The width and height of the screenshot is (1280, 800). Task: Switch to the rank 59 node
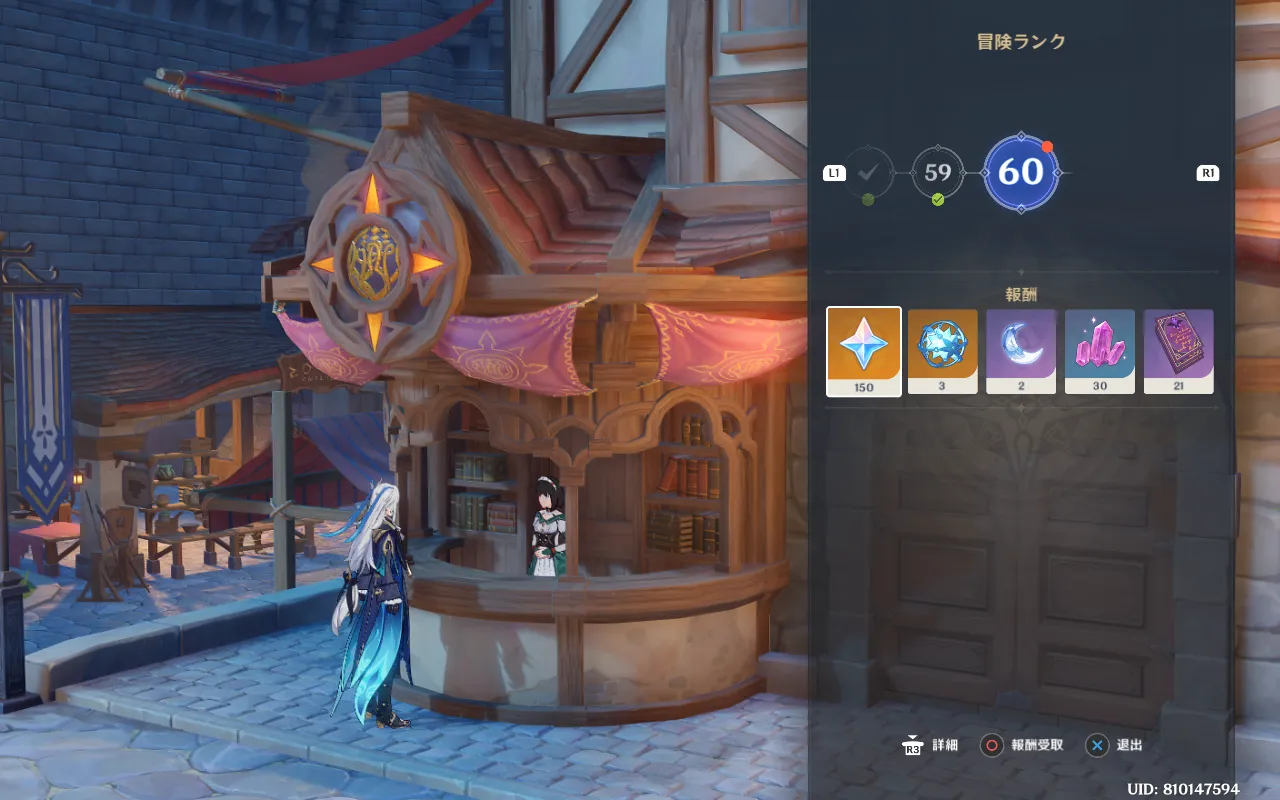coord(938,173)
